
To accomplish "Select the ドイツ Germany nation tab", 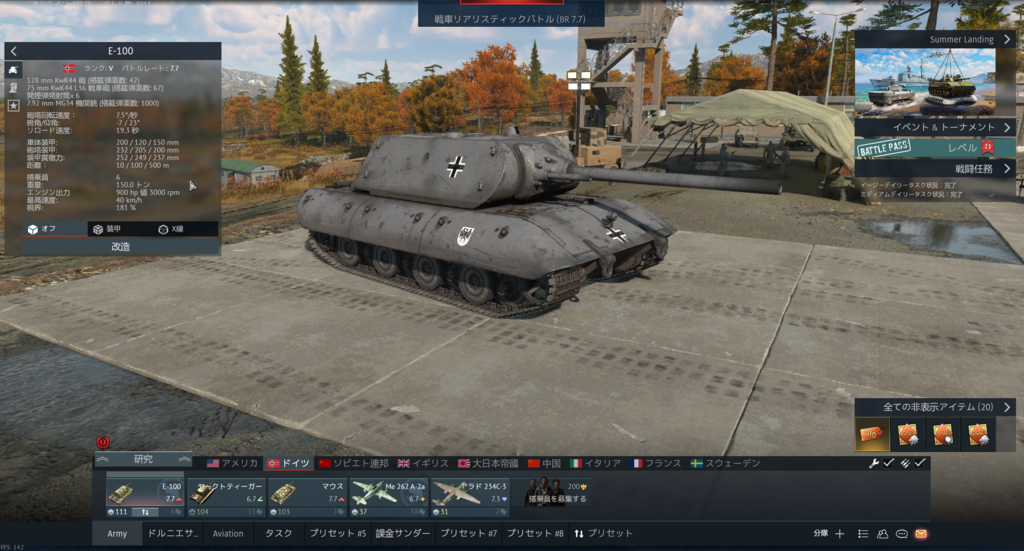I will click(289, 464).
